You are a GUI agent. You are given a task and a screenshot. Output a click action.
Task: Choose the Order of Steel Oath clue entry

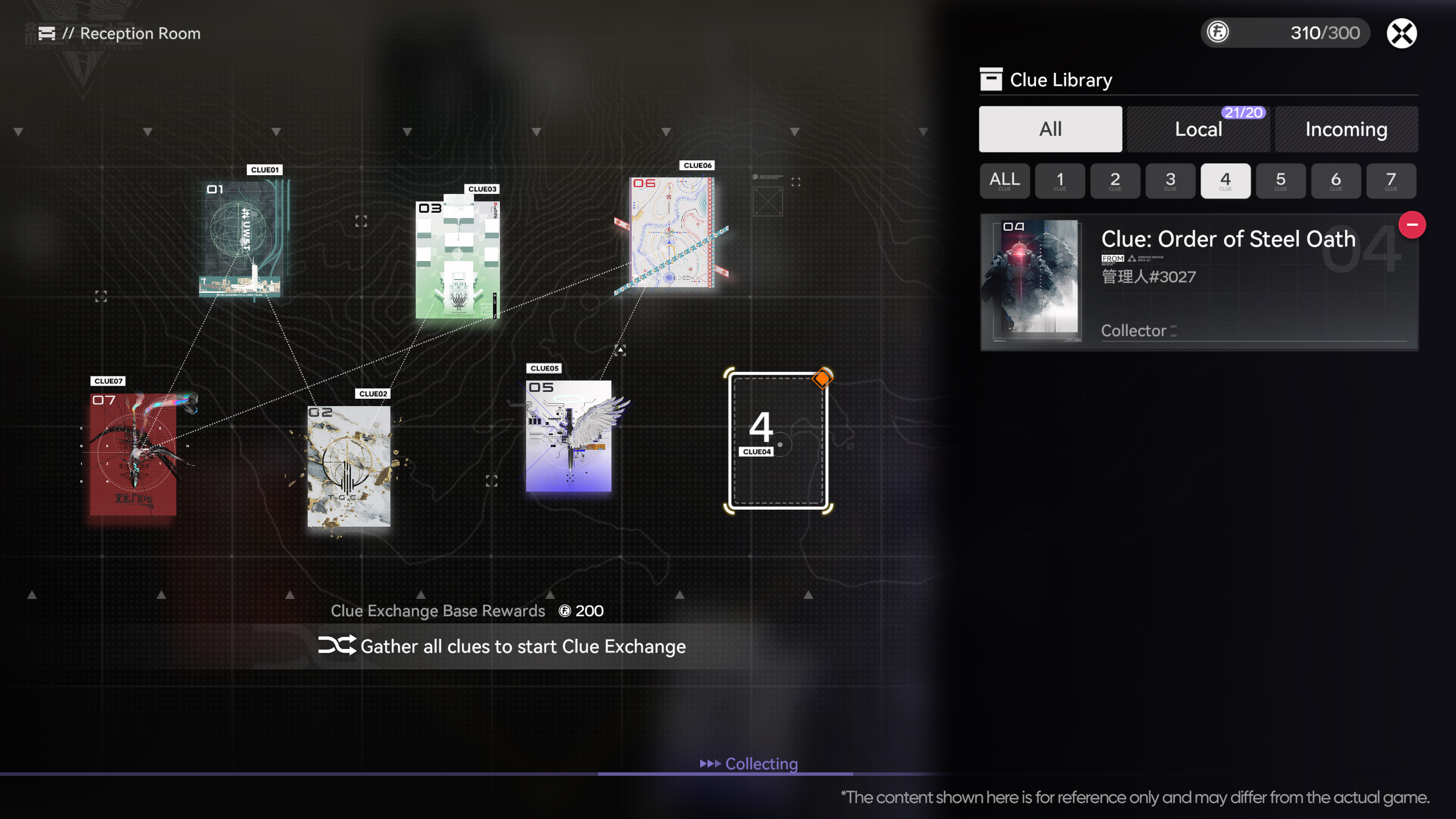(1198, 282)
